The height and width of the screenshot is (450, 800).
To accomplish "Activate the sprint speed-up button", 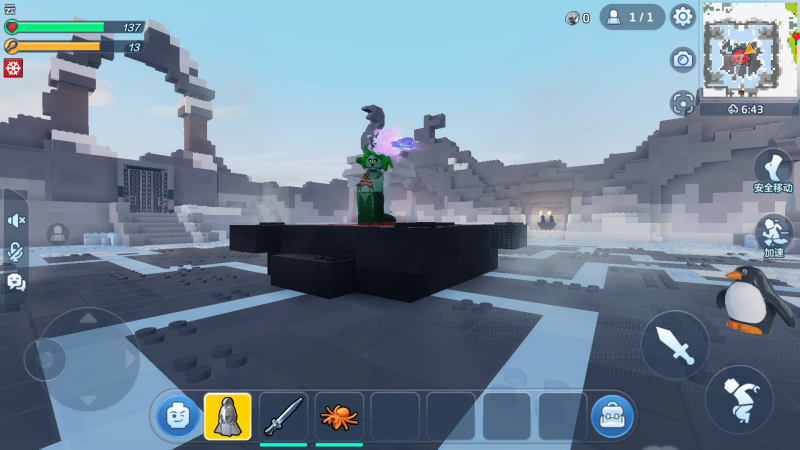I will (773, 232).
